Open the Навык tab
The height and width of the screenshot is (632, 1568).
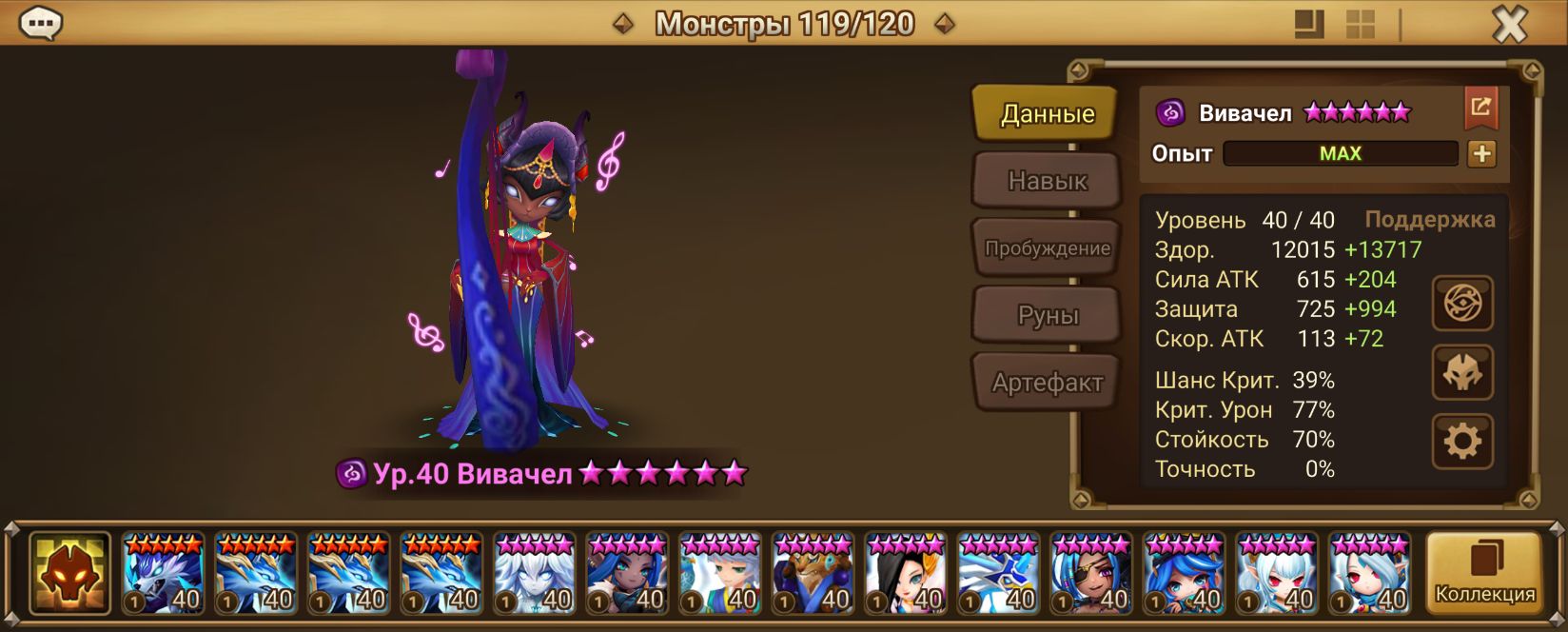[x=1047, y=181]
